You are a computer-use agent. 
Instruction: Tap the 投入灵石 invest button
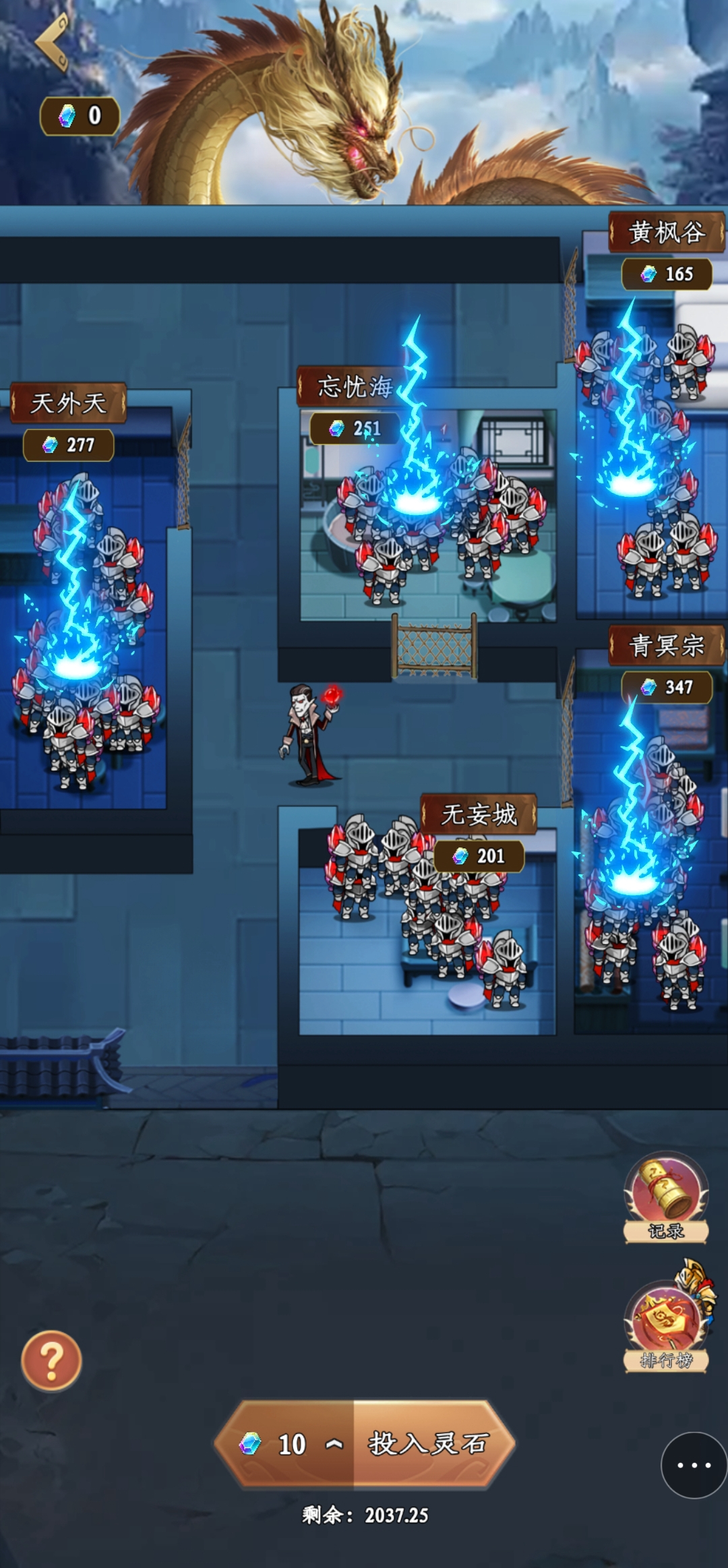coord(429,1443)
